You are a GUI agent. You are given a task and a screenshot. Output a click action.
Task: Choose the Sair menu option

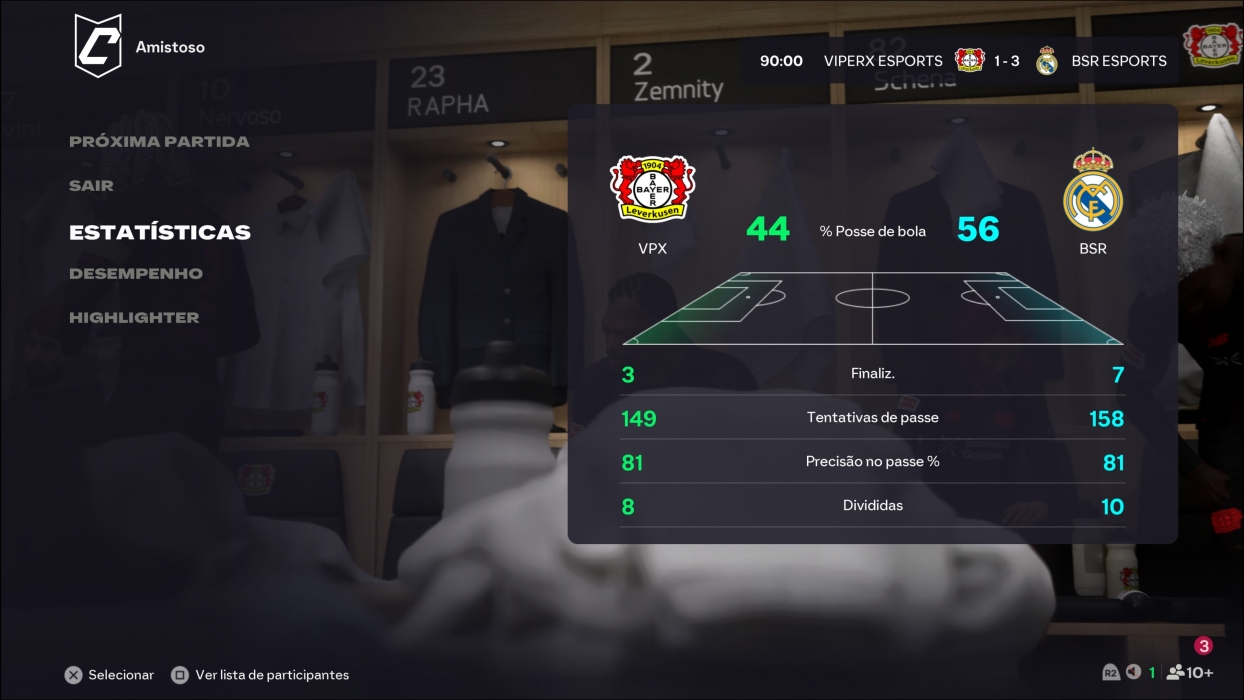tap(91, 186)
